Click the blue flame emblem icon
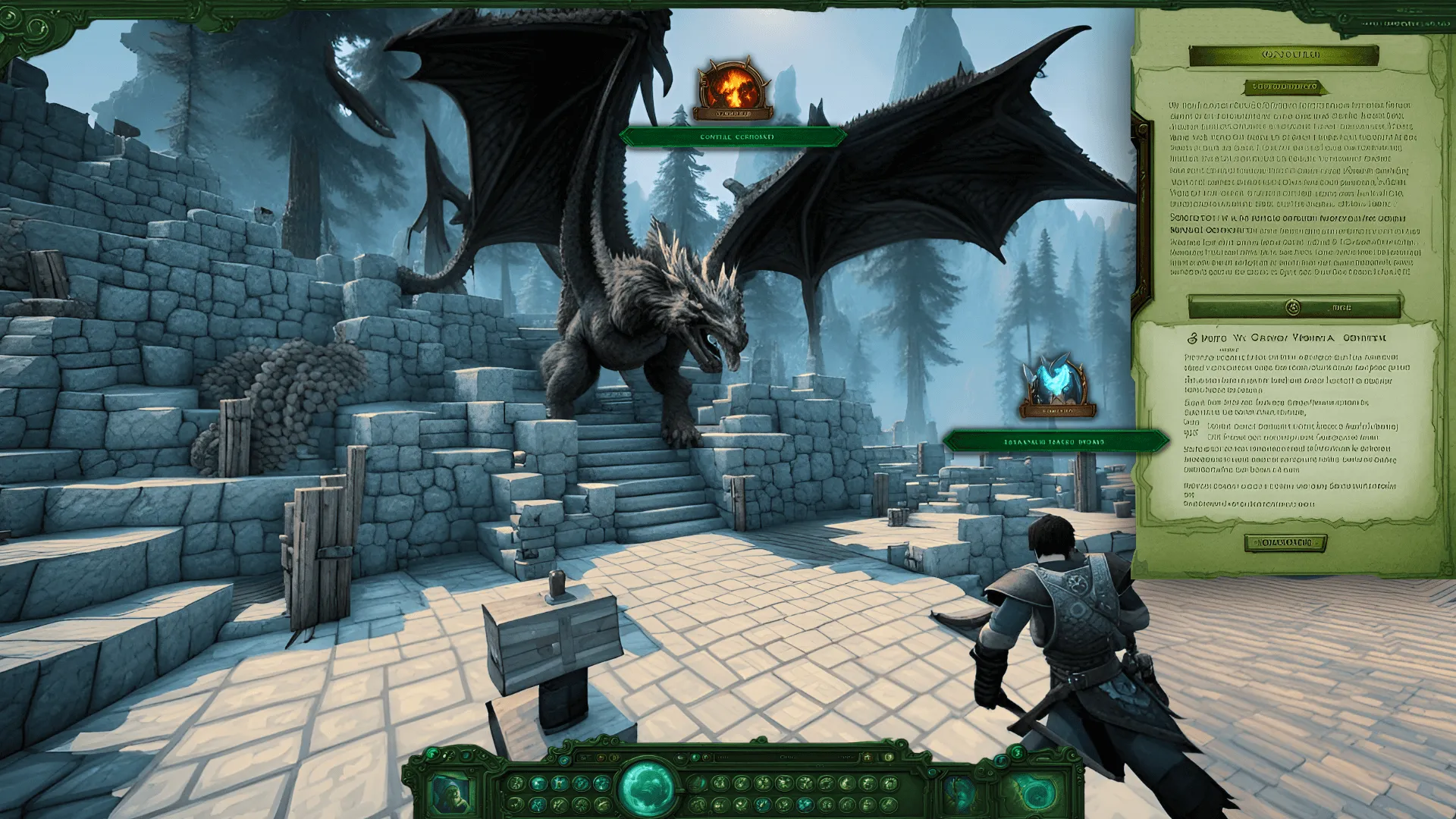1456x819 pixels. [x=1058, y=385]
